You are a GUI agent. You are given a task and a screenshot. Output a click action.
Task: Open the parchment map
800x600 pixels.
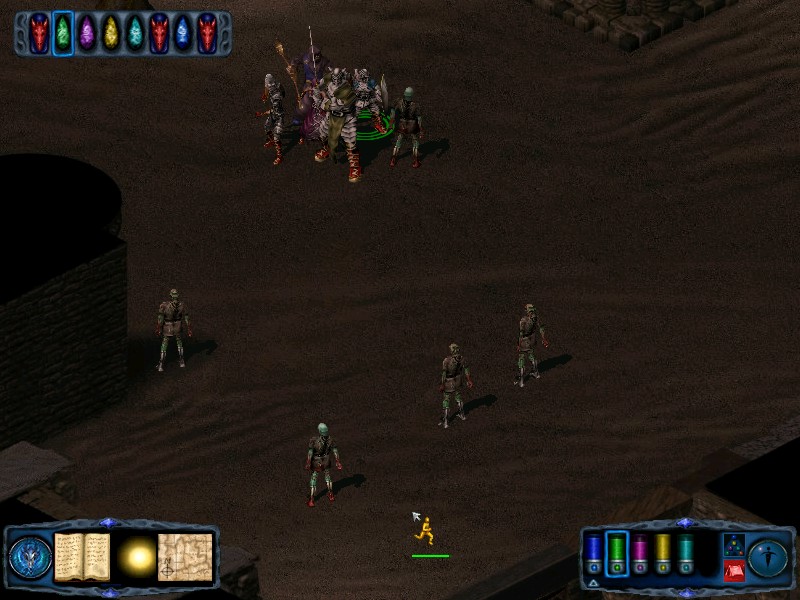click(x=186, y=557)
